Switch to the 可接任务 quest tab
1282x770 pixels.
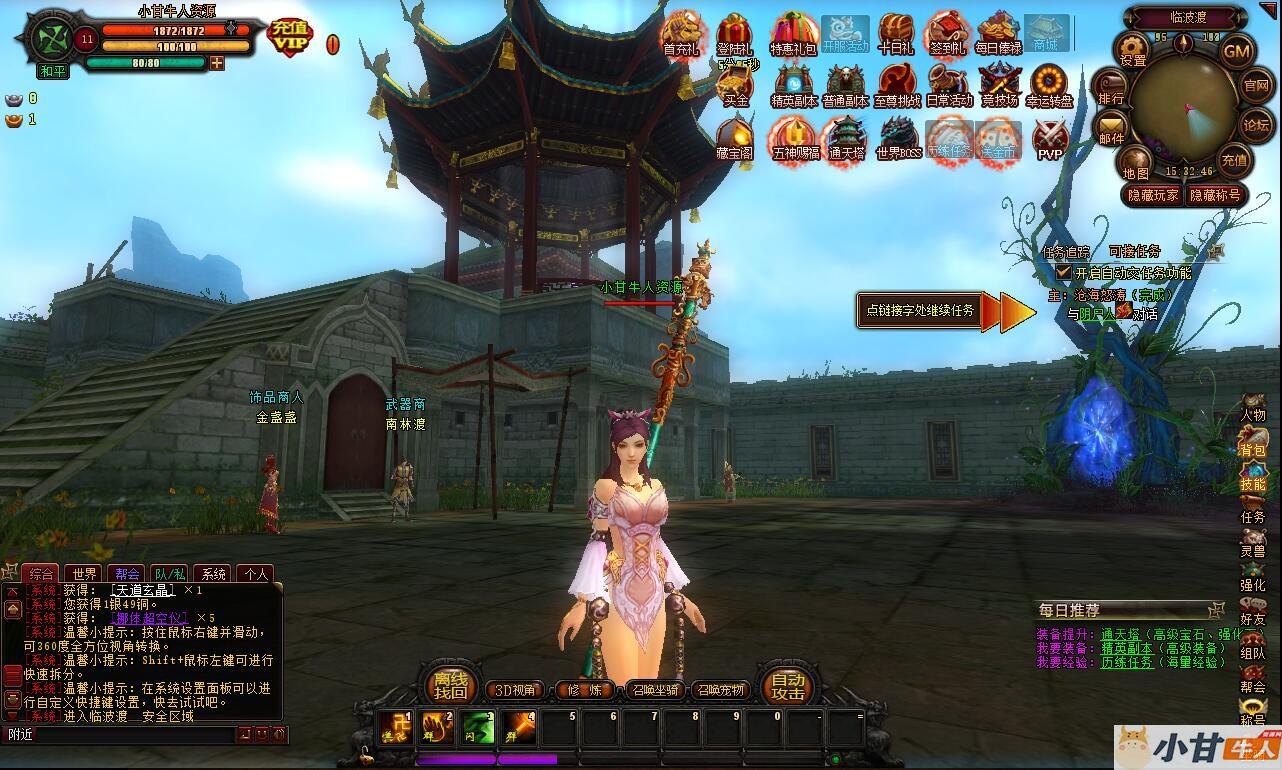click(x=1134, y=251)
